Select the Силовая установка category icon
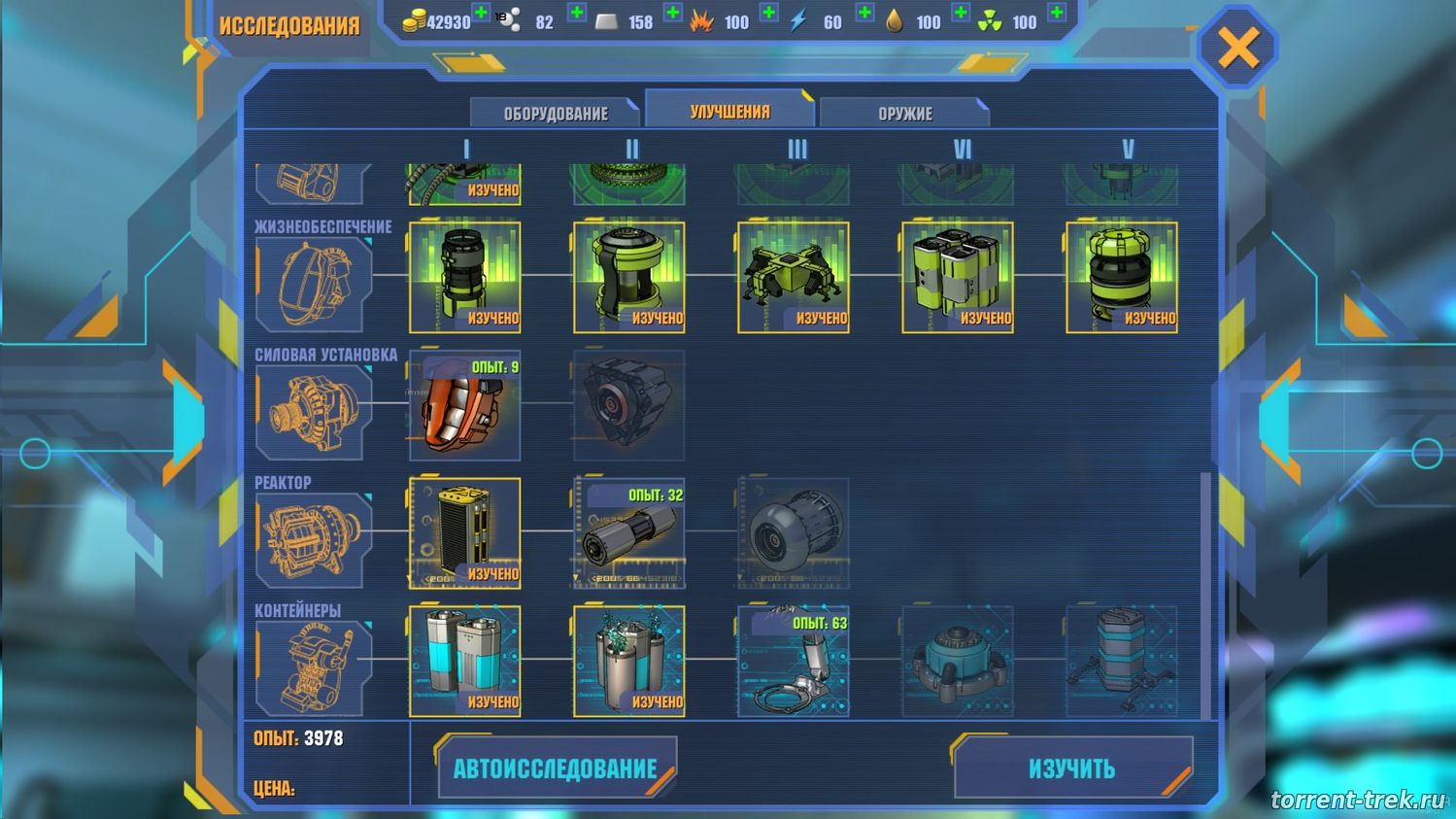The height and width of the screenshot is (819, 1456). coord(313,413)
